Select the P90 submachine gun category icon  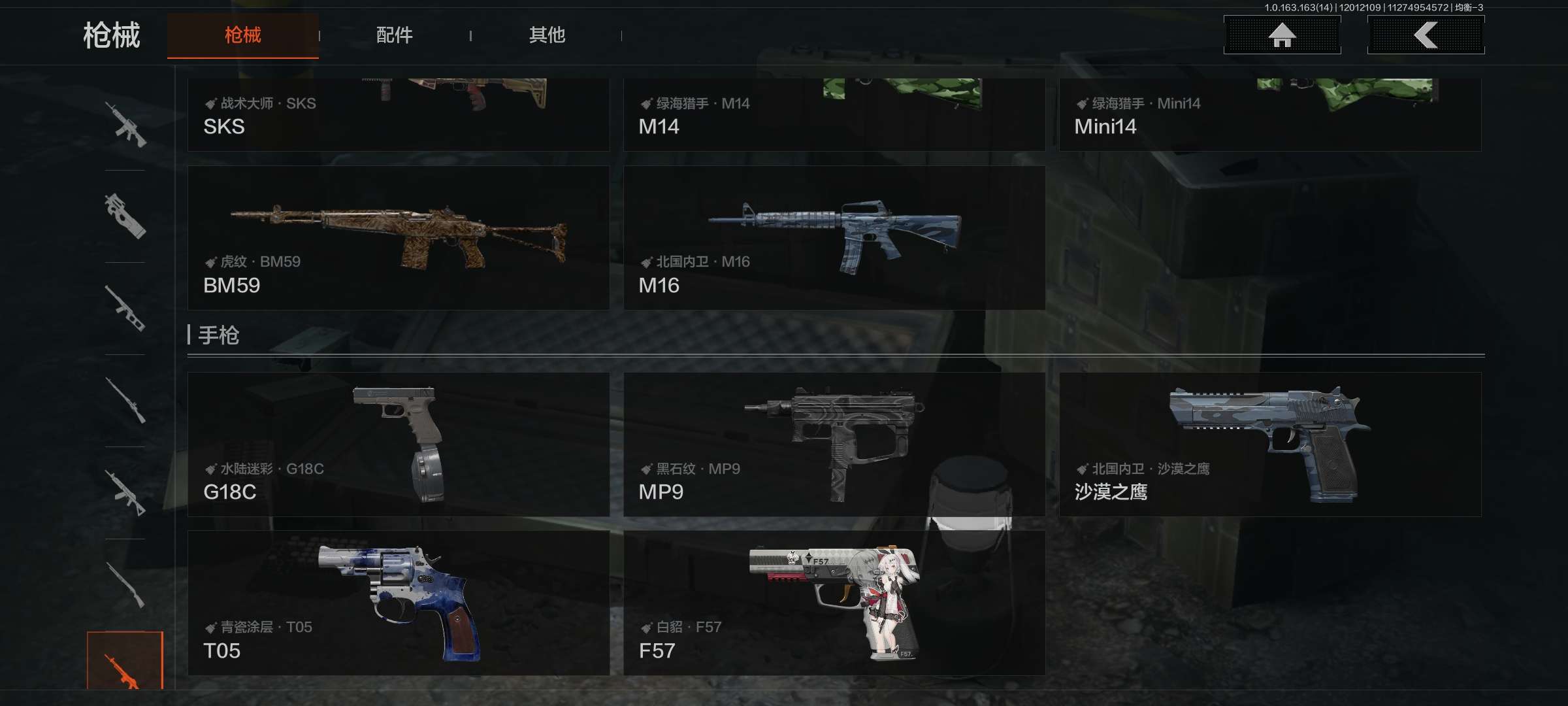(x=125, y=216)
